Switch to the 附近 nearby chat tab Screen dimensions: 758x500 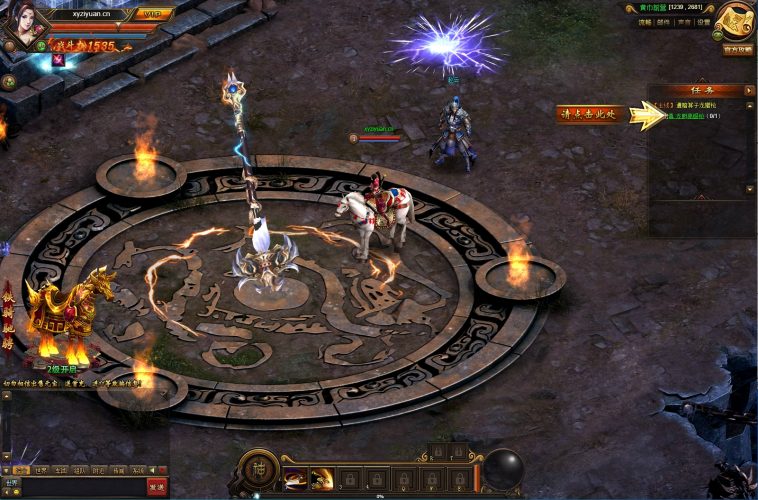(98, 469)
